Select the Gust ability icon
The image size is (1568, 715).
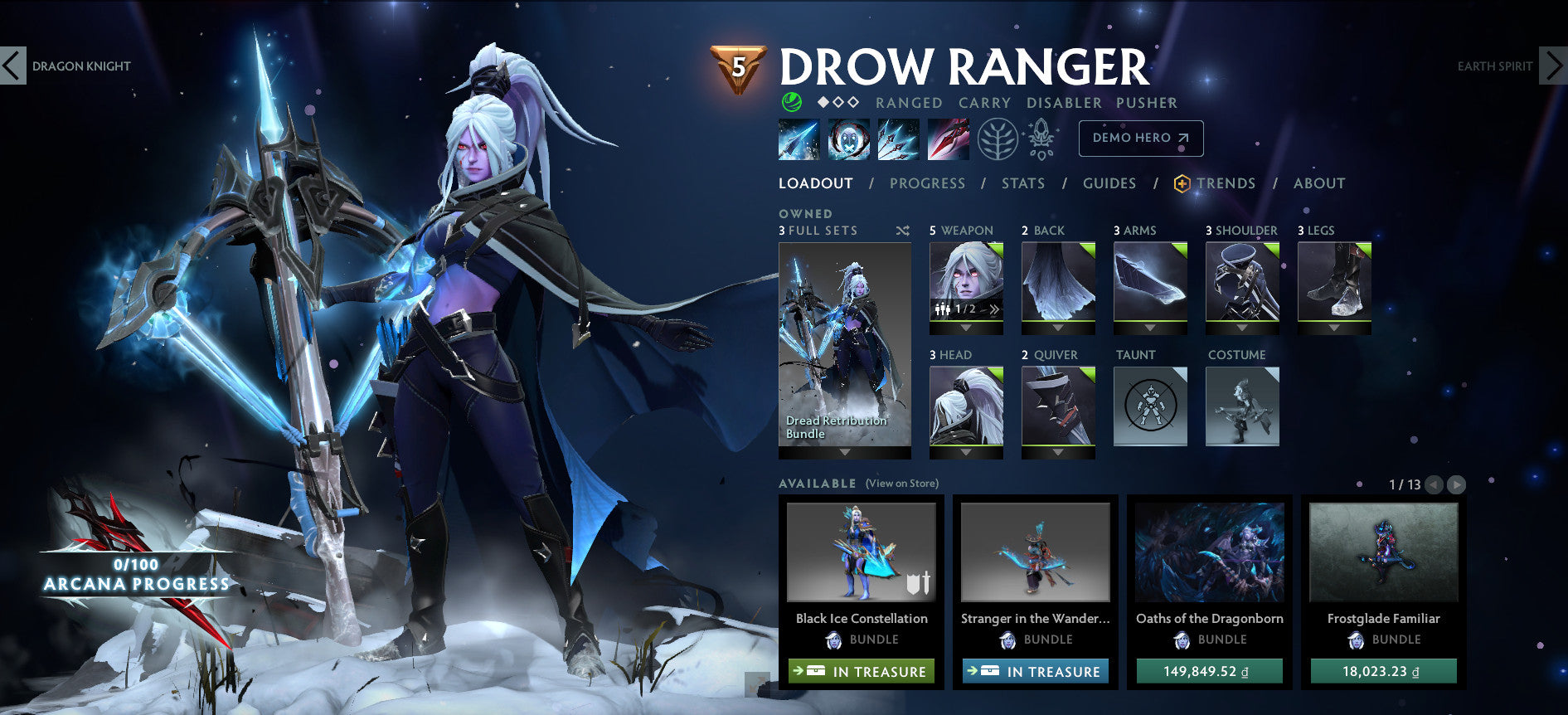848,139
